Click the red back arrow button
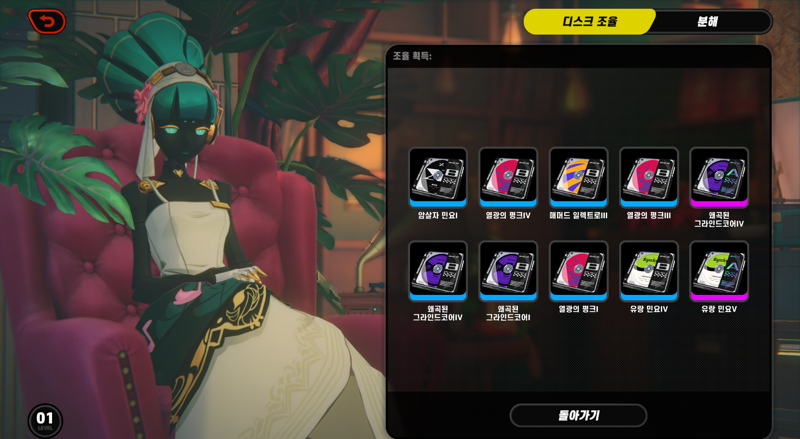The height and width of the screenshot is (439, 800). (x=47, y=21)
